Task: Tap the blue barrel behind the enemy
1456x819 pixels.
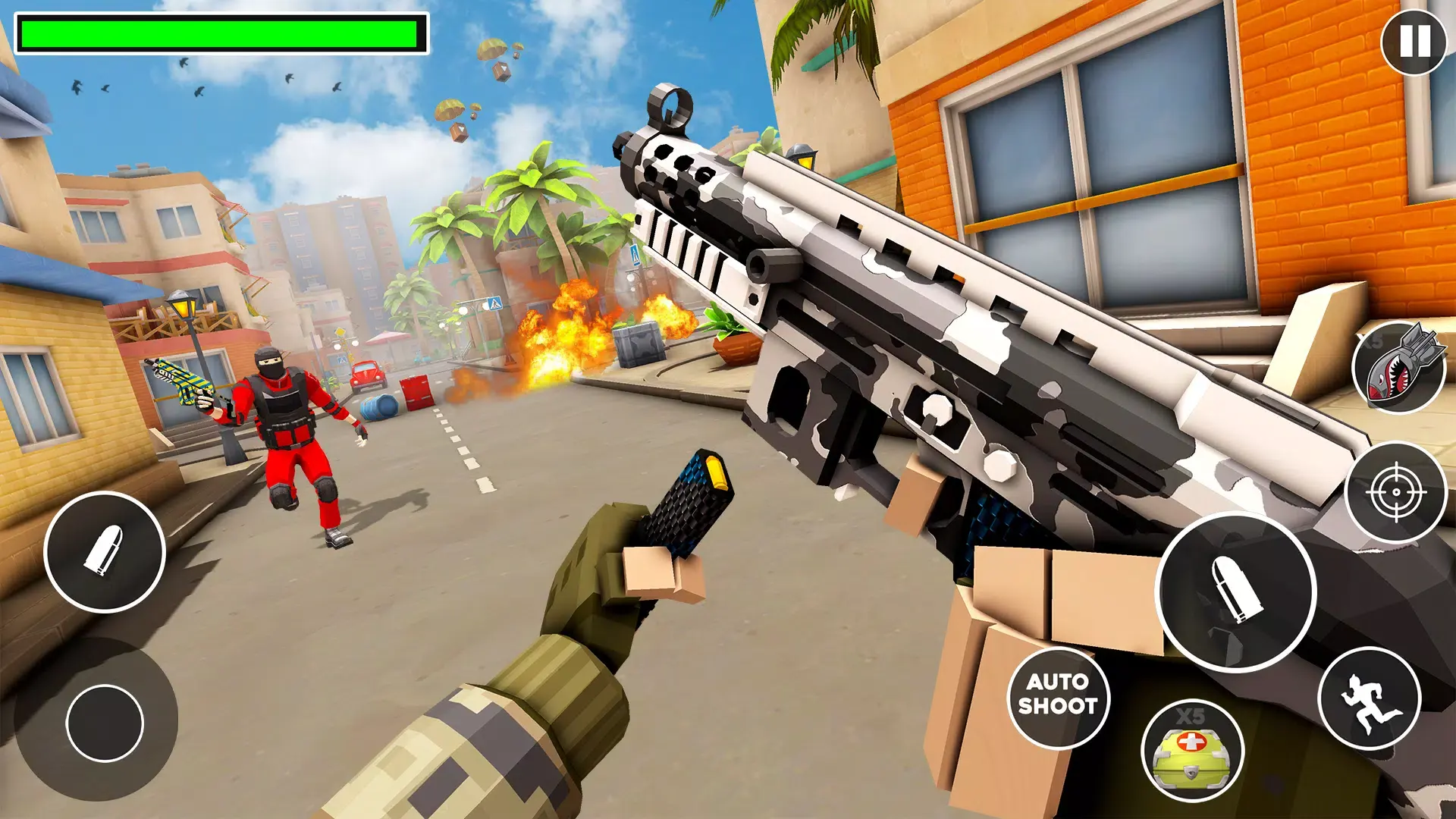Action: pyautogui.click(x=381, y=408)
